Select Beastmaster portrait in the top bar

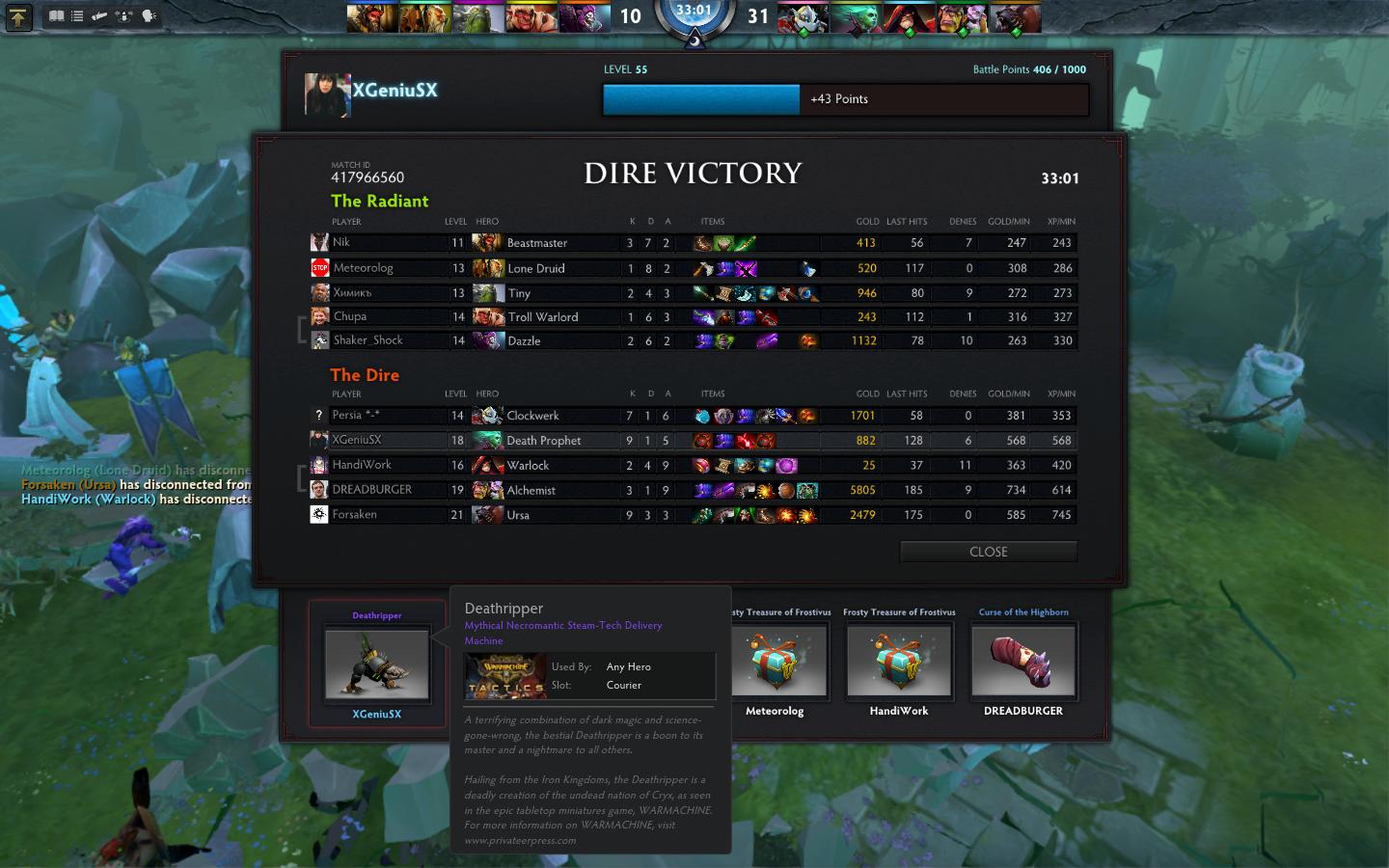click(372, 17)
